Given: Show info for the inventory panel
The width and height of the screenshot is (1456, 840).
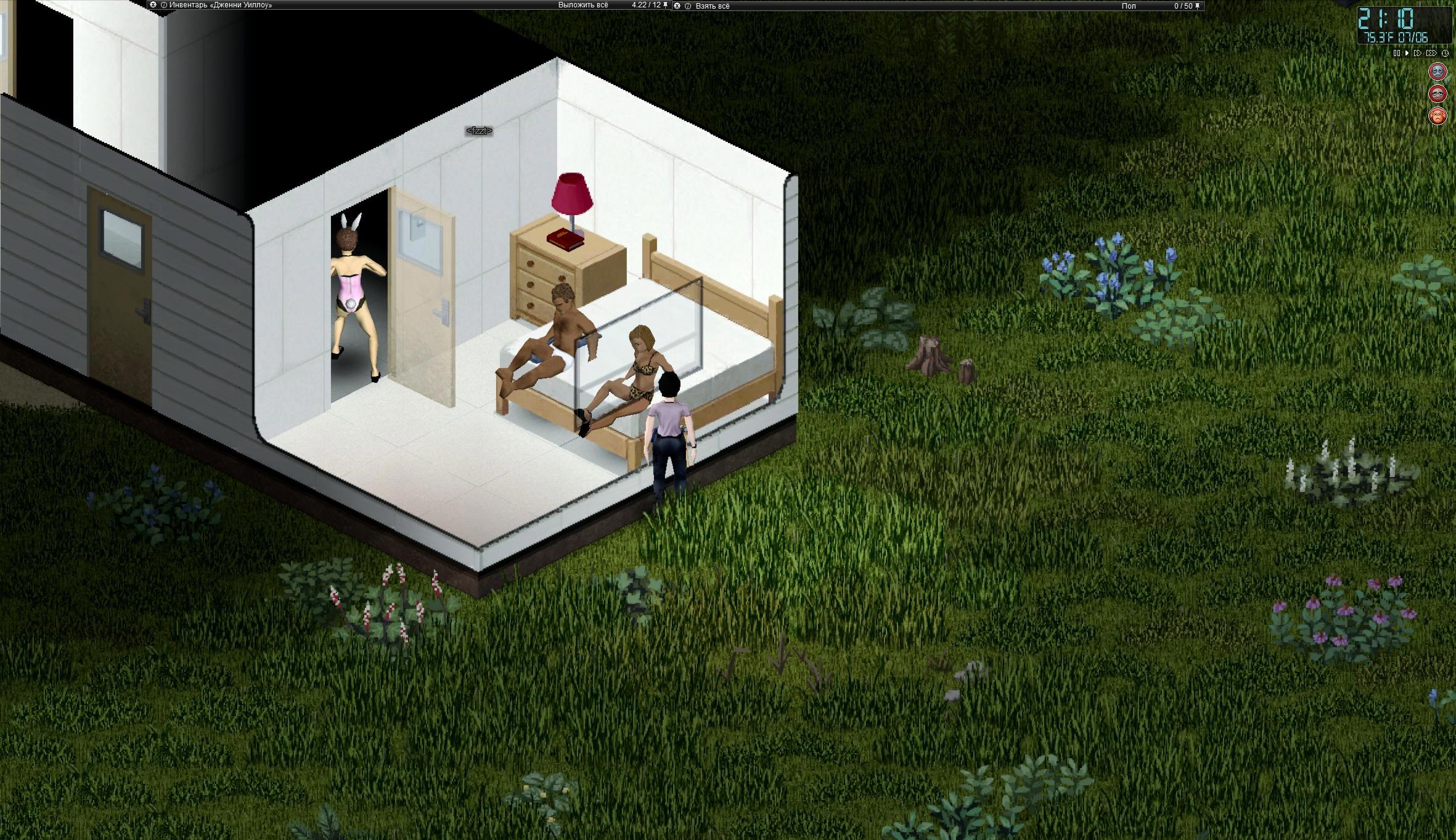Looking at the screenshot, I should coord(164,5).
